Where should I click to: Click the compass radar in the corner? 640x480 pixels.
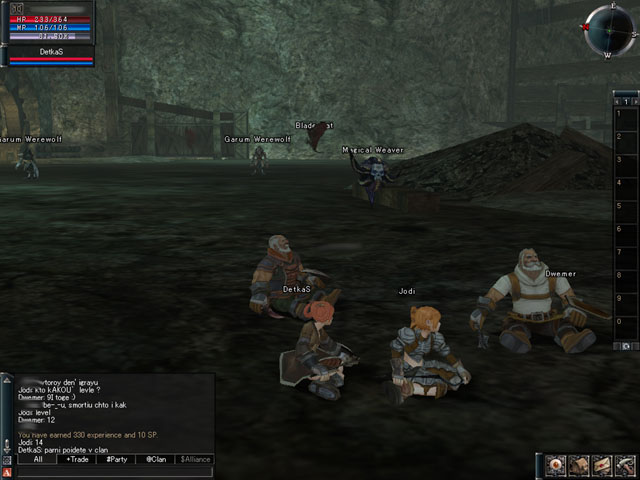click(609, 30)
